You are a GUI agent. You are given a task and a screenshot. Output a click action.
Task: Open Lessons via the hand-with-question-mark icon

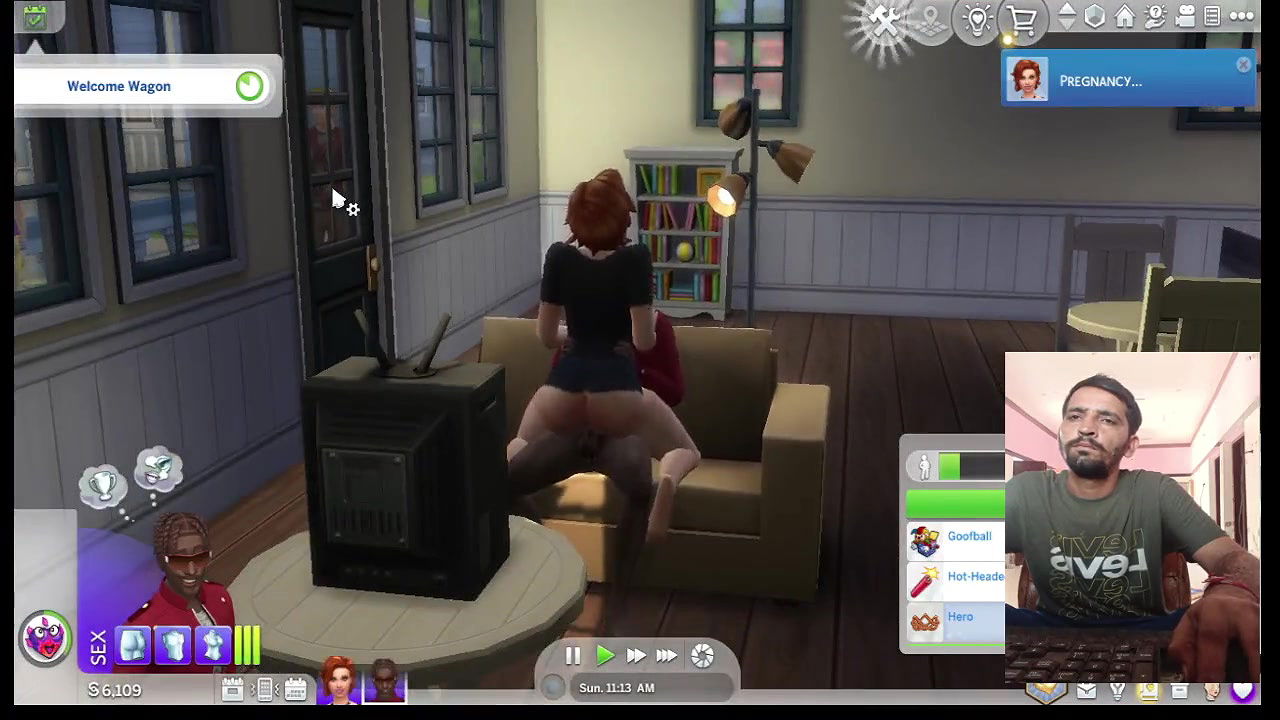click(1154, 17)
